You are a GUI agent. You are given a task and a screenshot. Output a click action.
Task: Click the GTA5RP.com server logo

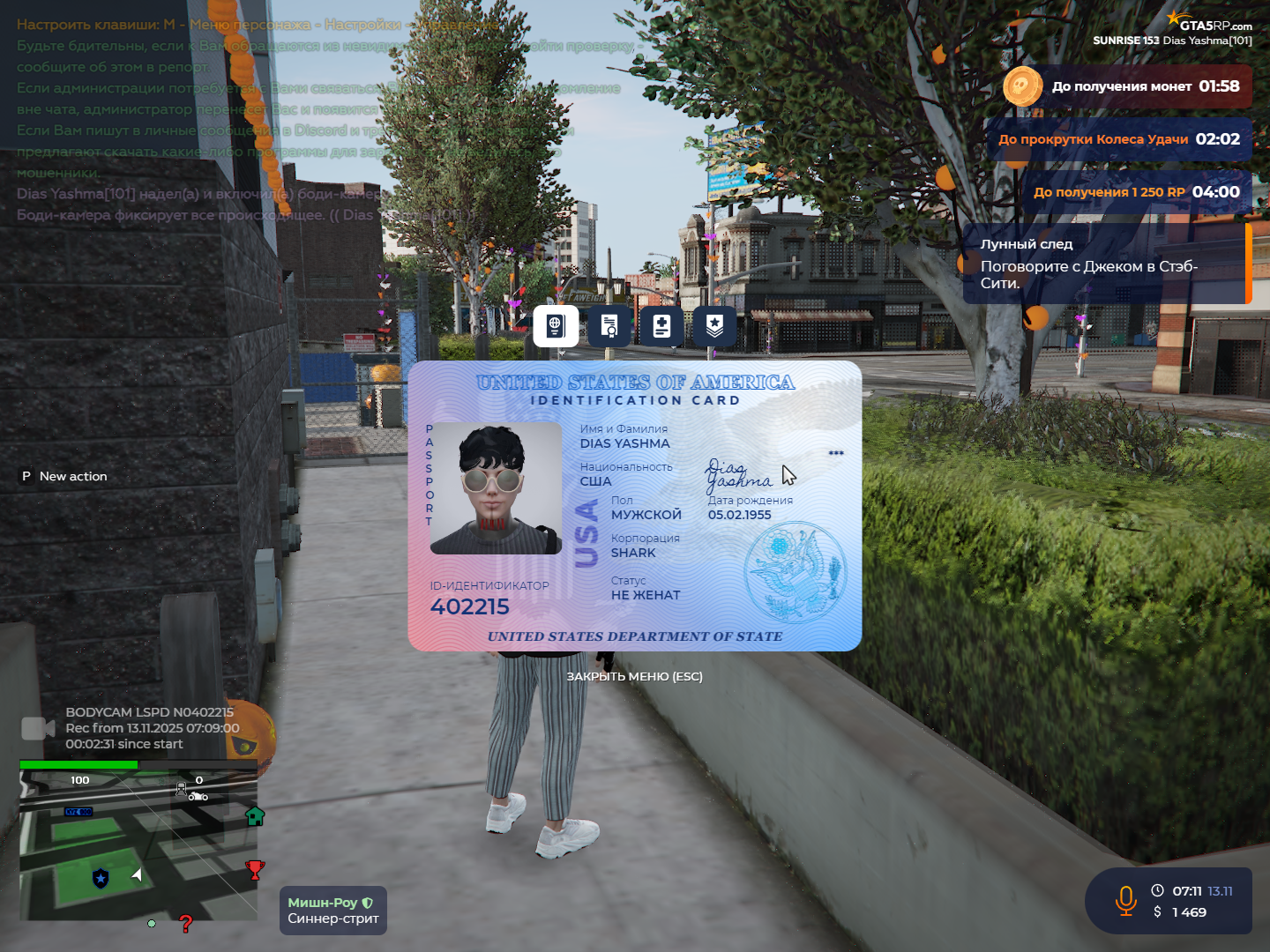[1208, 22]
